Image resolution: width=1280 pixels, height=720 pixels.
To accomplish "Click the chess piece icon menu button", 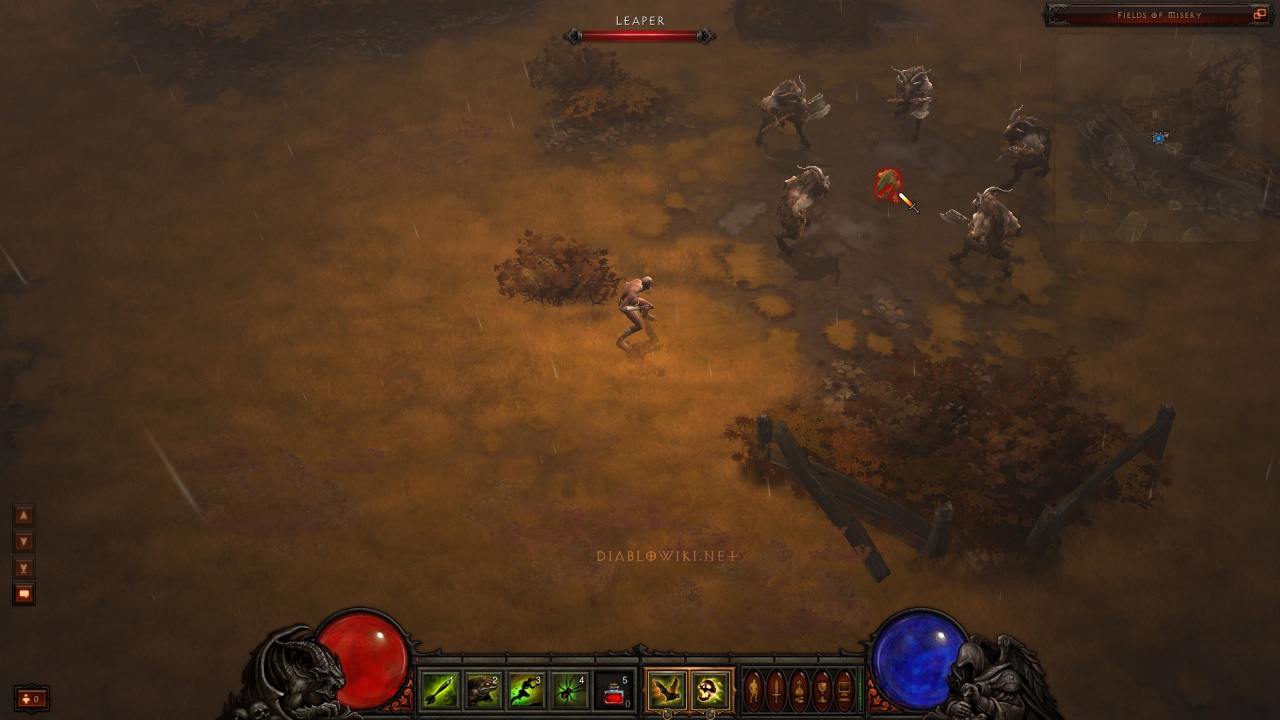I will [x=799, y=690].
